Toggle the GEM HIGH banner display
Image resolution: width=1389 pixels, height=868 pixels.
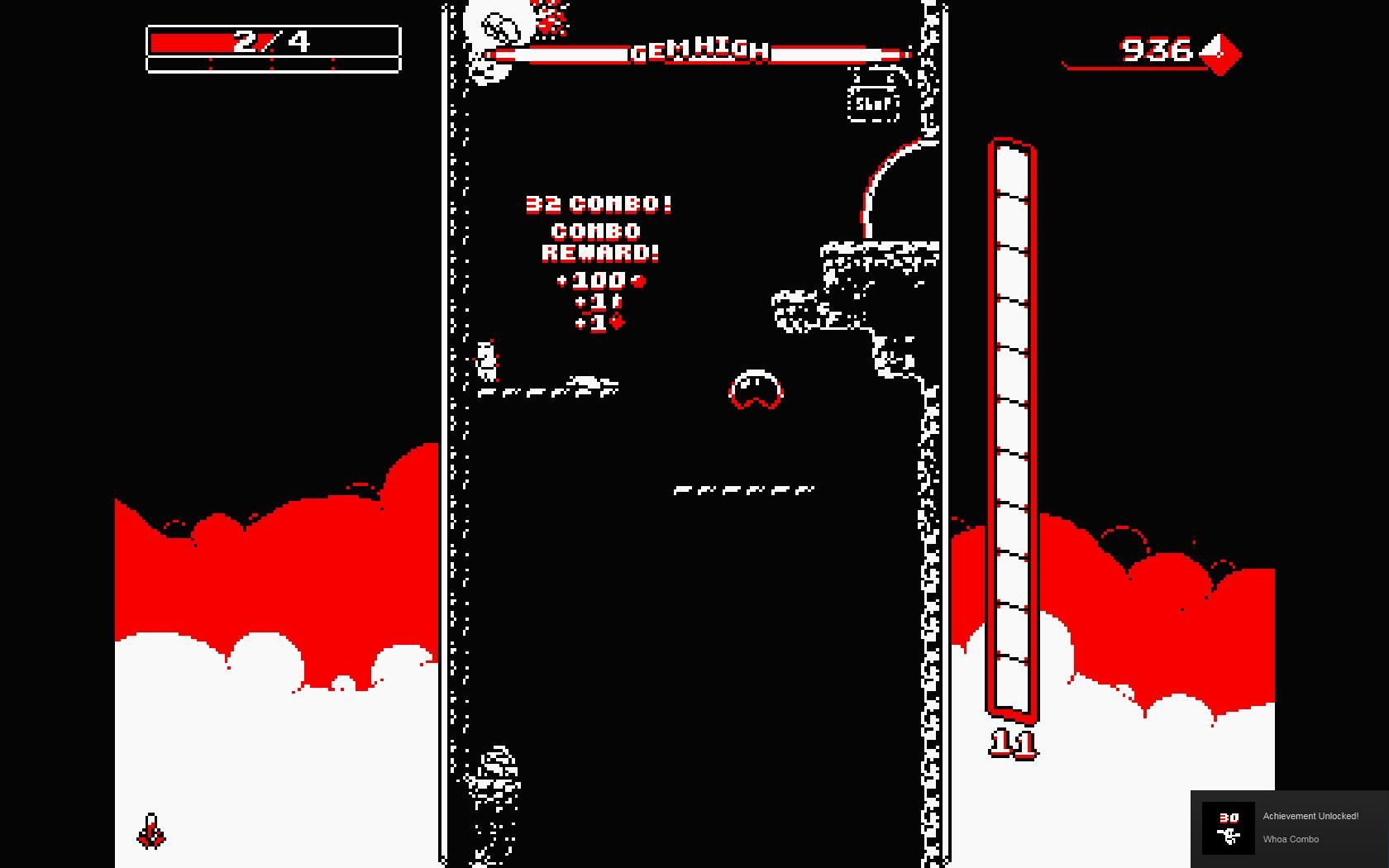[699, 51]
